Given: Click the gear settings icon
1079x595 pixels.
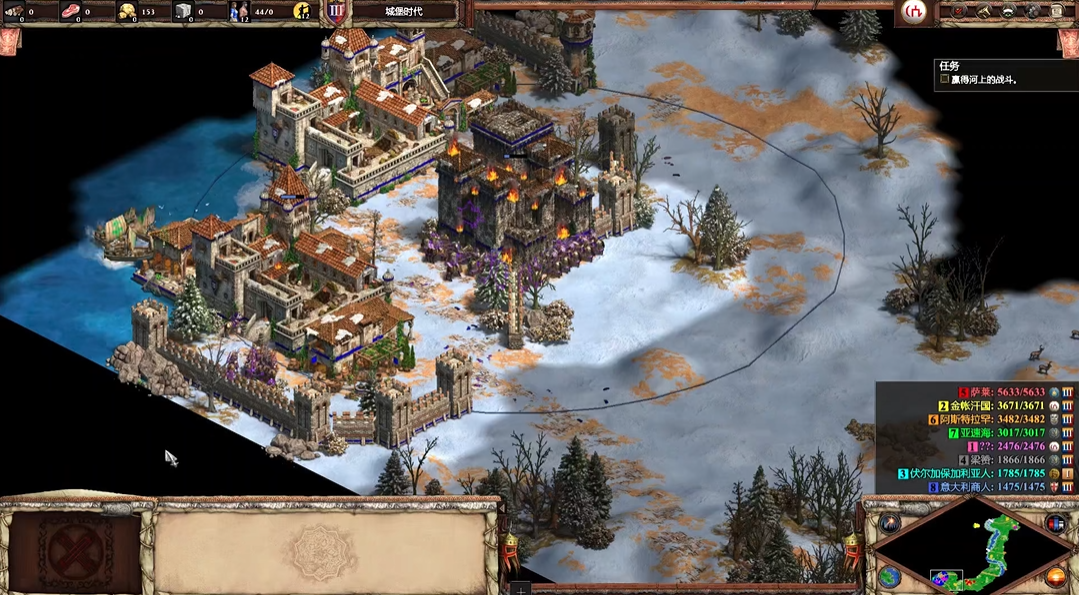Looking at the screenshot, I should point(1033,12).
